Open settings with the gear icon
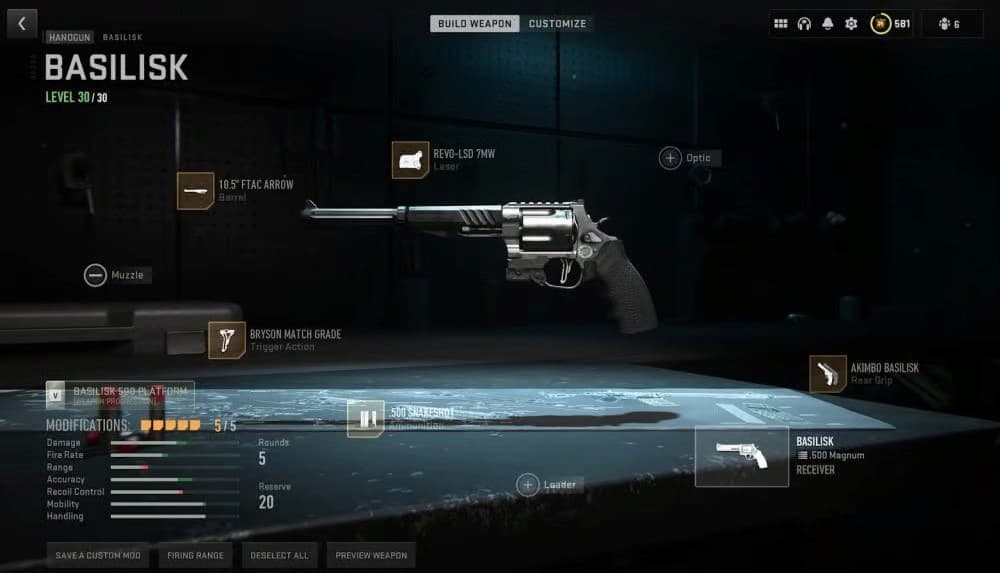 [x=851, y=24]
